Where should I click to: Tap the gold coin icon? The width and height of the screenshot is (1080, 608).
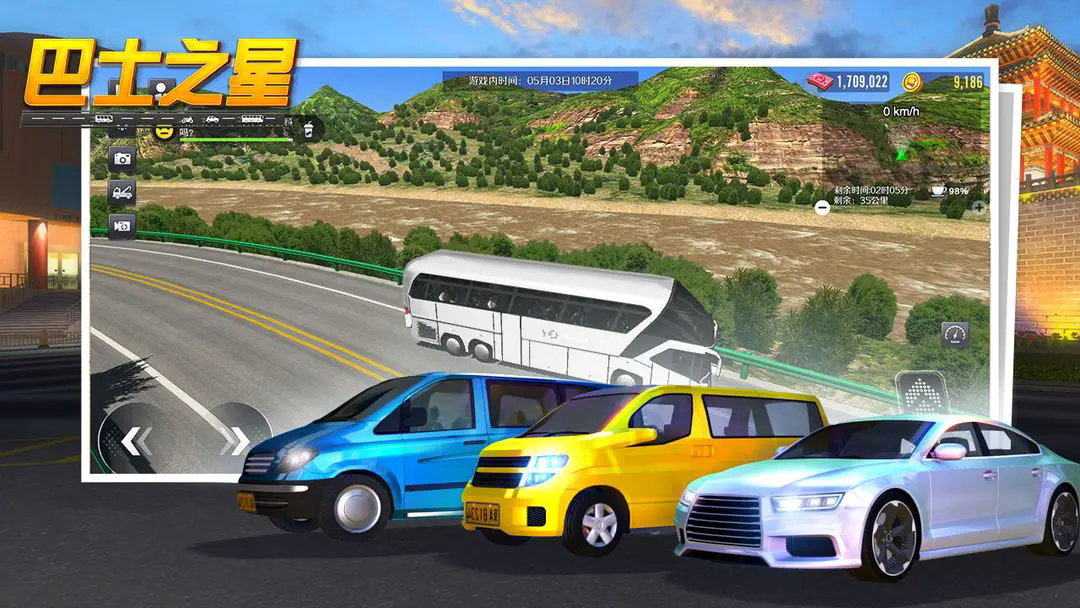[911, 81]
